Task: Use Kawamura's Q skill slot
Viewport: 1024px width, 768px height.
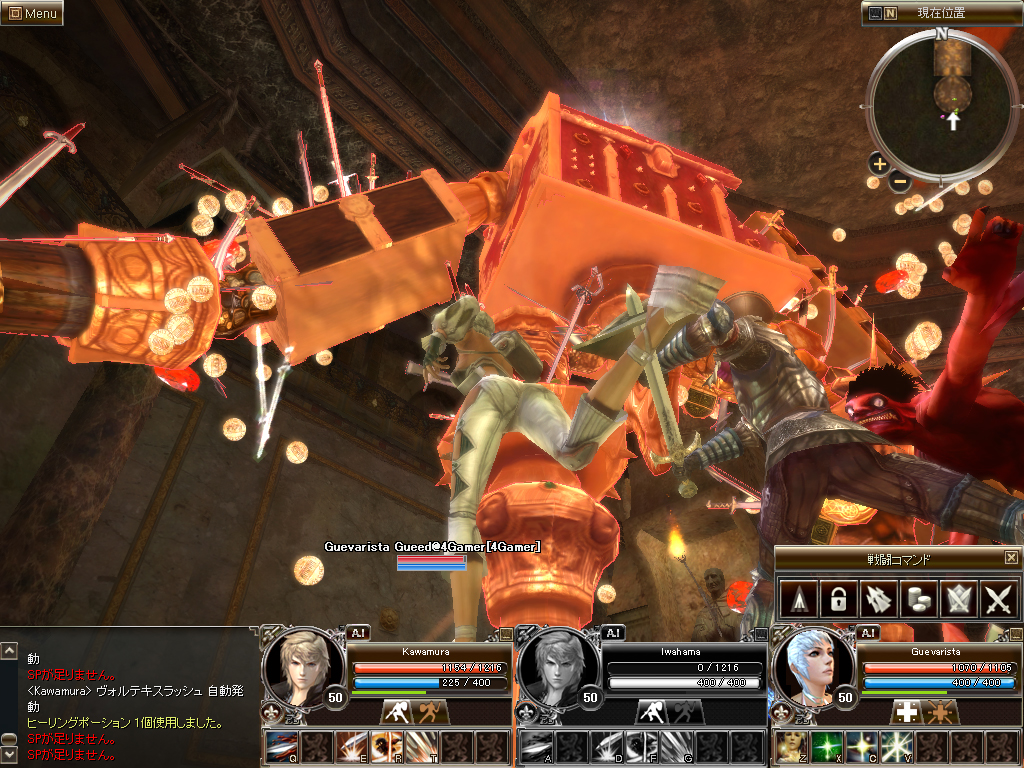Action: [281, 746]
